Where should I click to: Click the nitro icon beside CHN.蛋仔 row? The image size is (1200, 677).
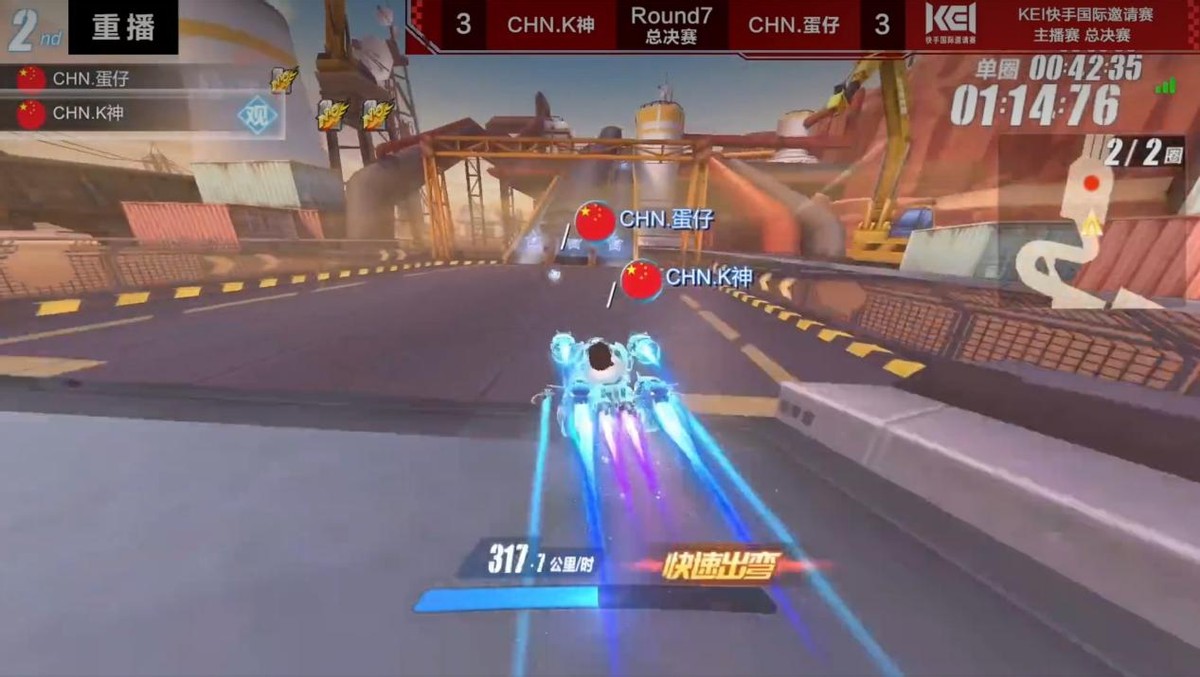284,80
